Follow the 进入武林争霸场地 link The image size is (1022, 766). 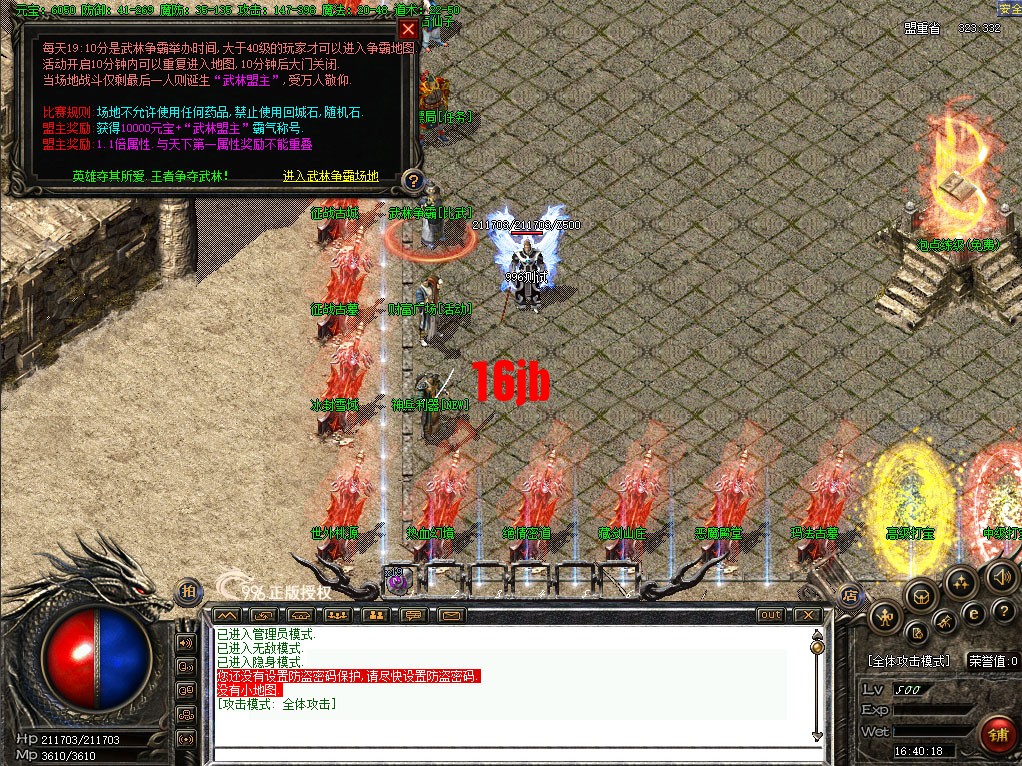click(331, 176)
